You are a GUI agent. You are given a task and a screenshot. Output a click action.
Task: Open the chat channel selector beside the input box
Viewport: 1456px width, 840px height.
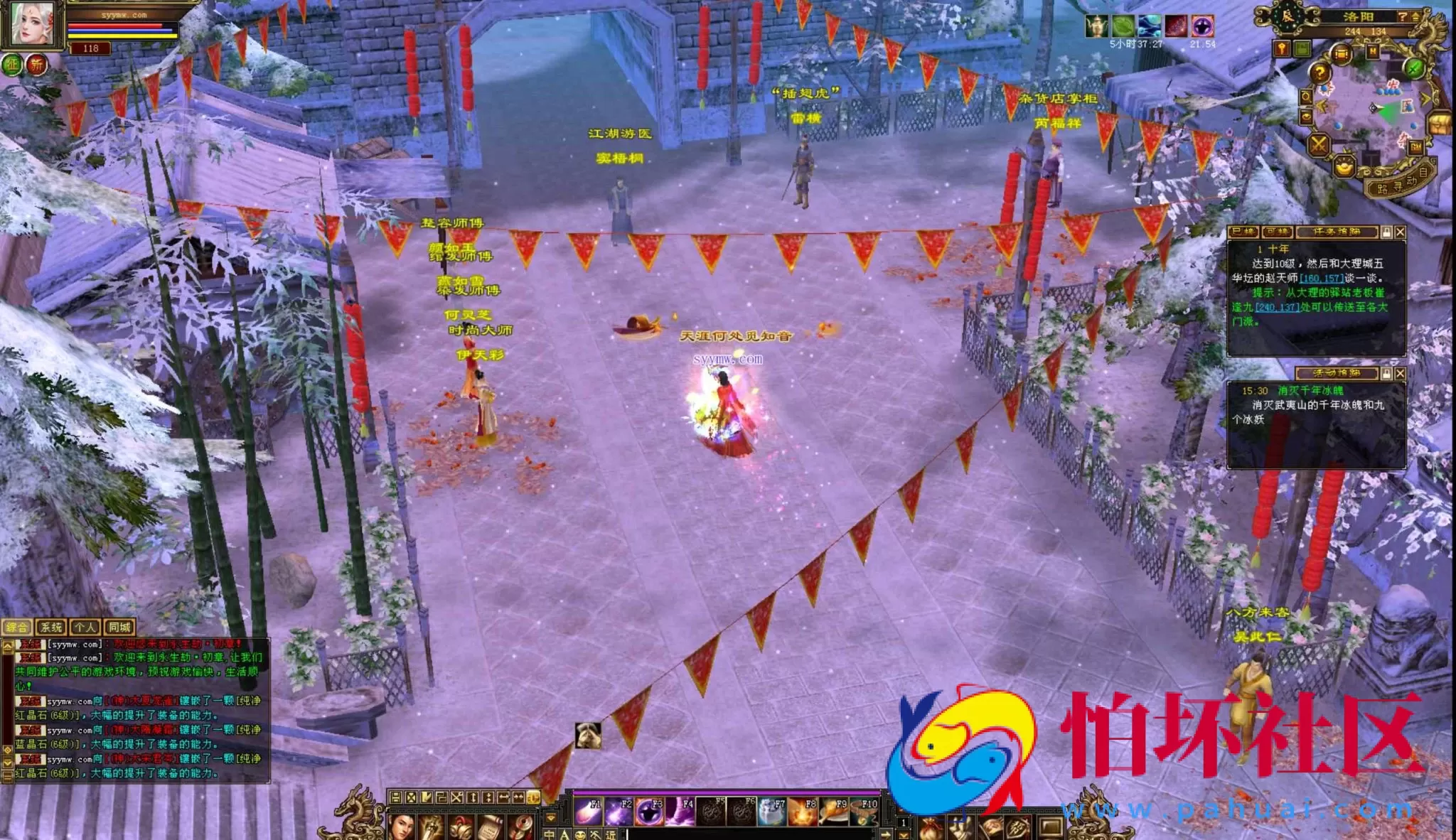coord(609,834)
